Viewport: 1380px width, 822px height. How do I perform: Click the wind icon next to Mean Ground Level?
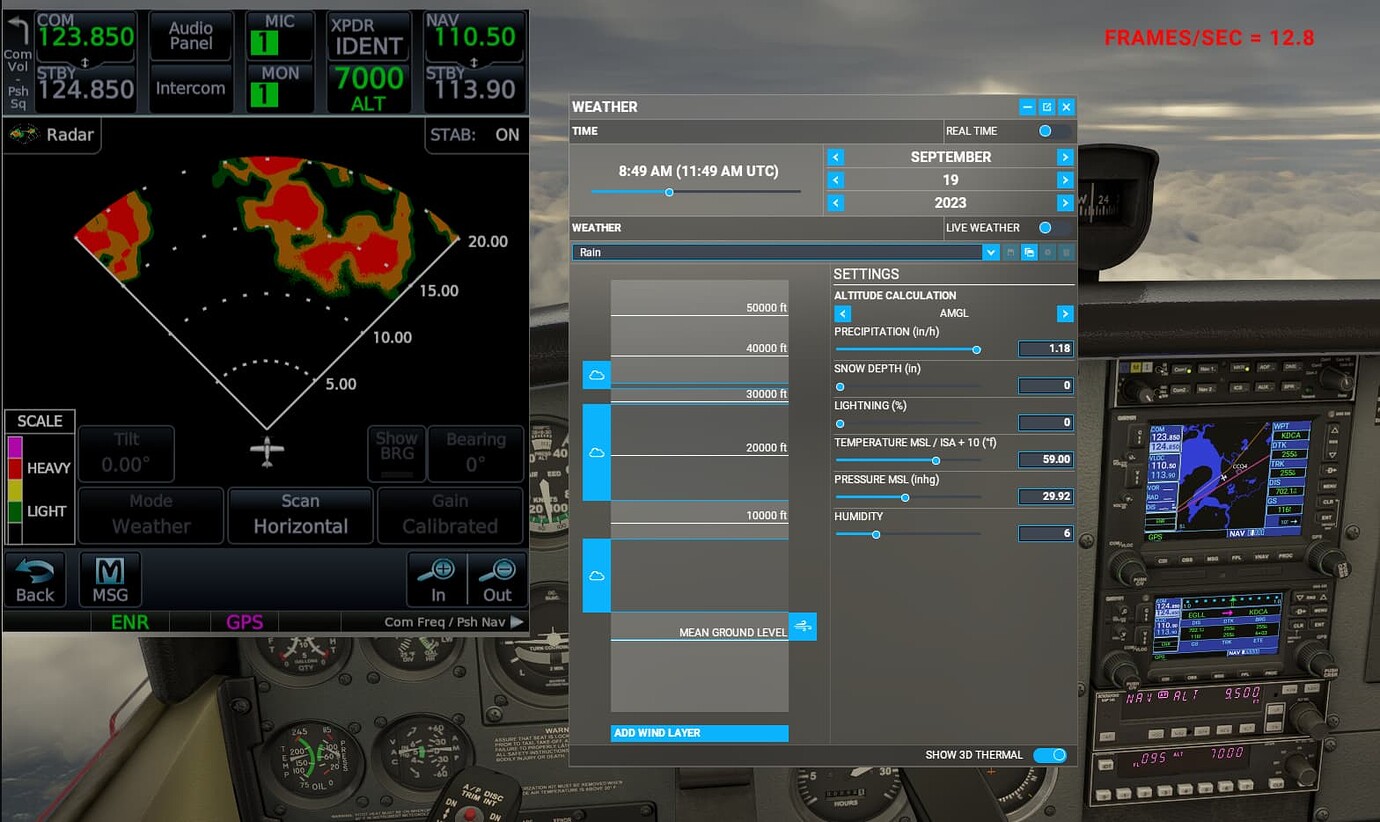(x=803, y=625)
